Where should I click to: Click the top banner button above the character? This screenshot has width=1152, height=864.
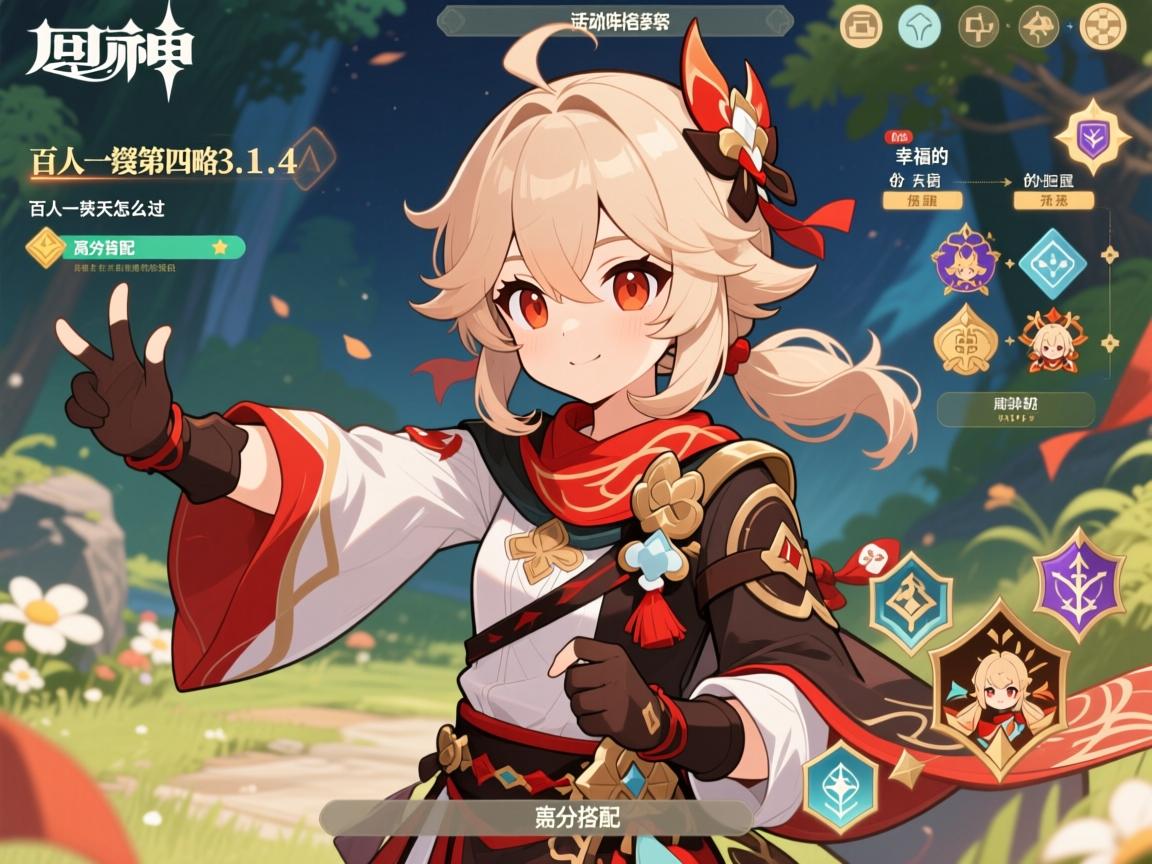pyautogui.click(x=615, y=20)
